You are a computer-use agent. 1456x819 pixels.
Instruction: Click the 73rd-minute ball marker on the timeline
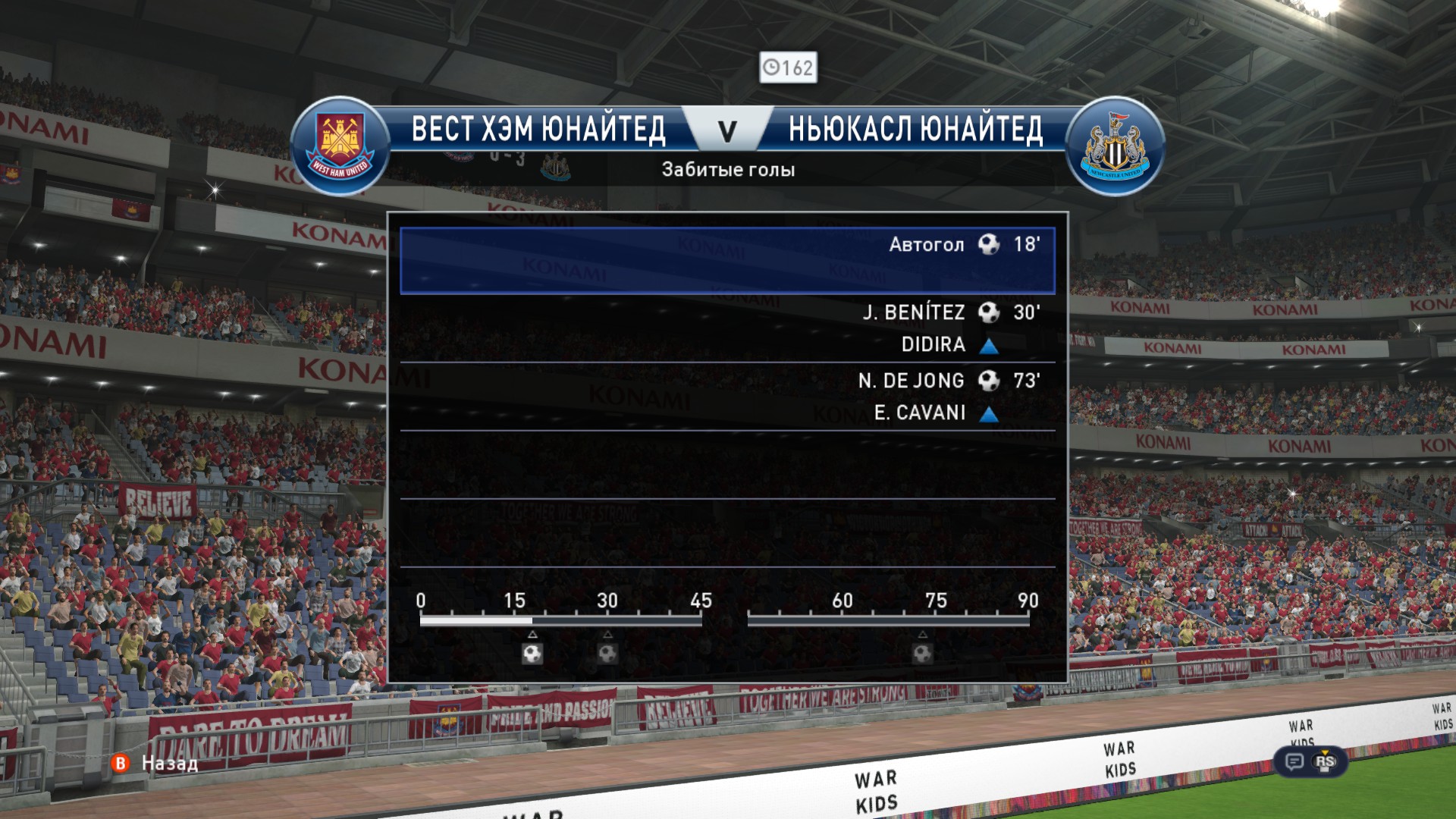[922, 653]
